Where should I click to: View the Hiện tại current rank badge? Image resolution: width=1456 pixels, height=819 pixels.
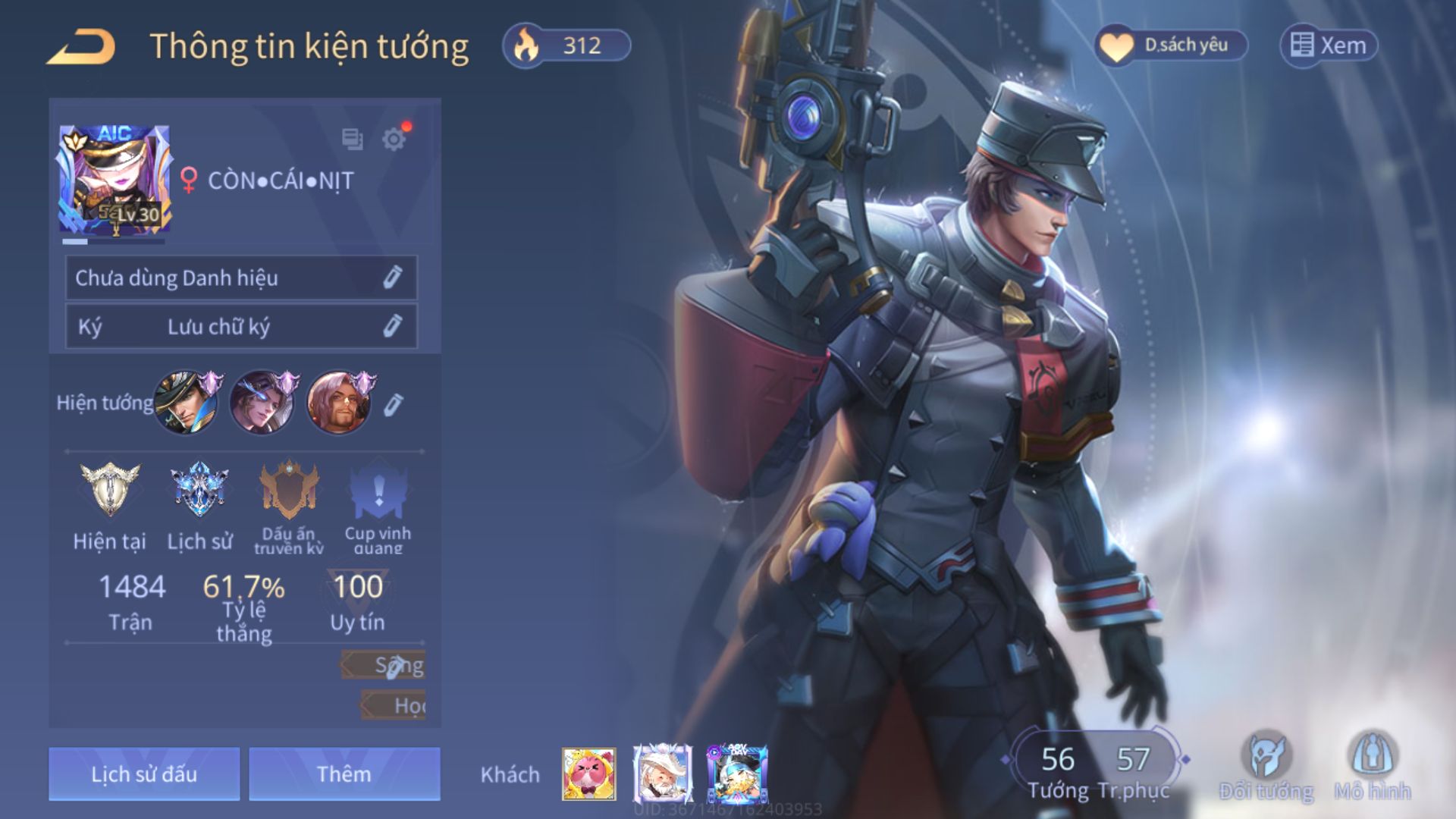tap(110, 491)
